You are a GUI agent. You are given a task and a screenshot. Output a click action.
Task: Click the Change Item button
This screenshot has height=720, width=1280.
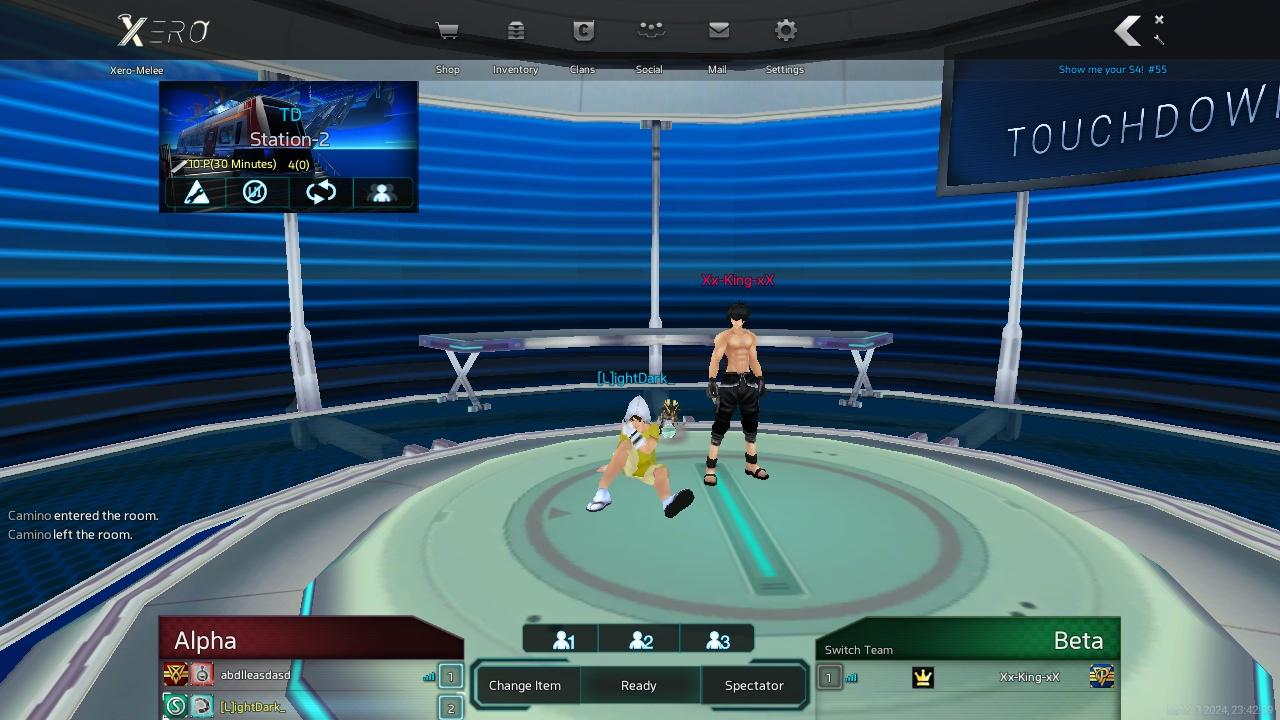click(x=525, y=685)
